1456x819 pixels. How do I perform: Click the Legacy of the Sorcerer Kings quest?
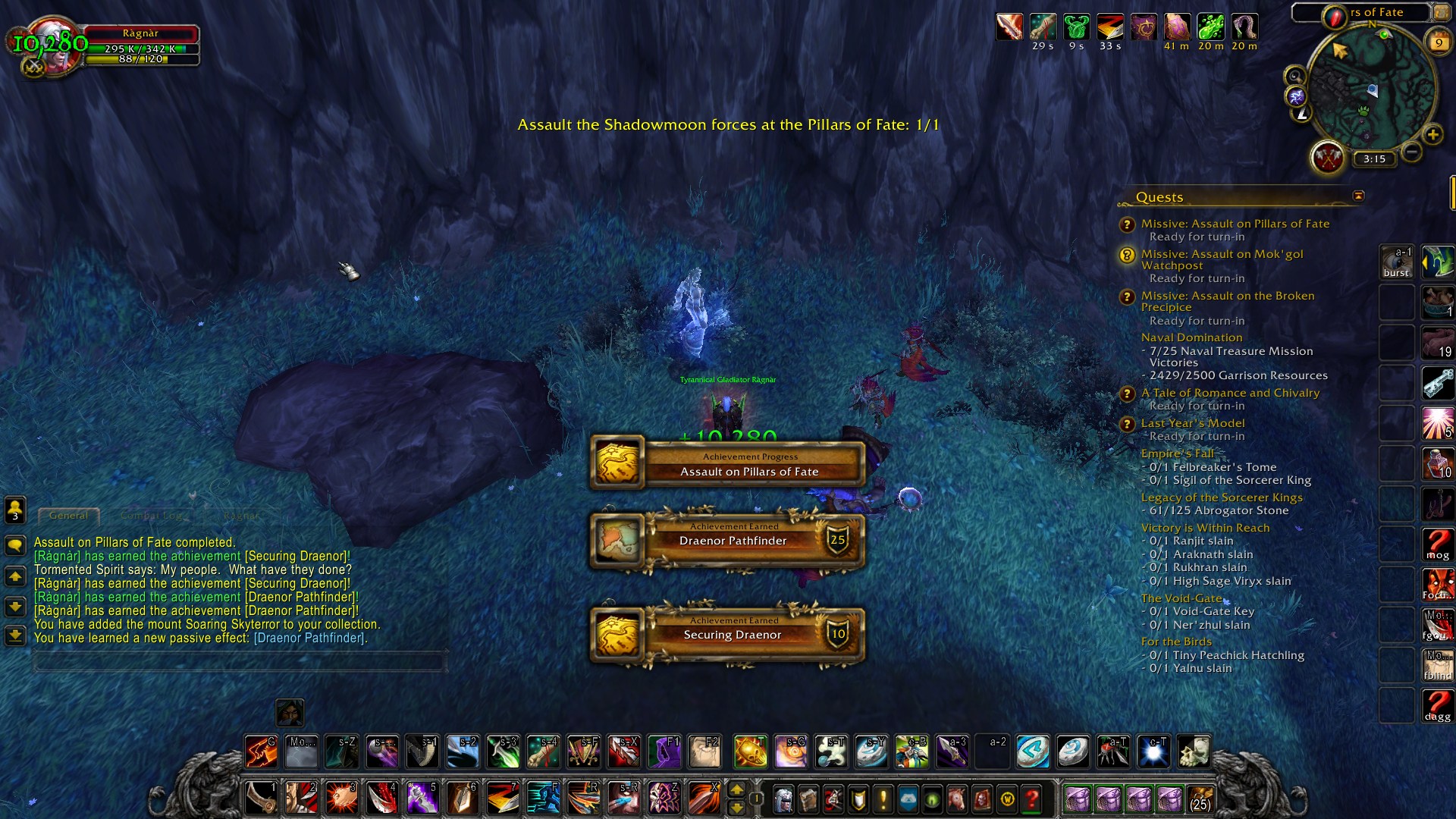1222,497
